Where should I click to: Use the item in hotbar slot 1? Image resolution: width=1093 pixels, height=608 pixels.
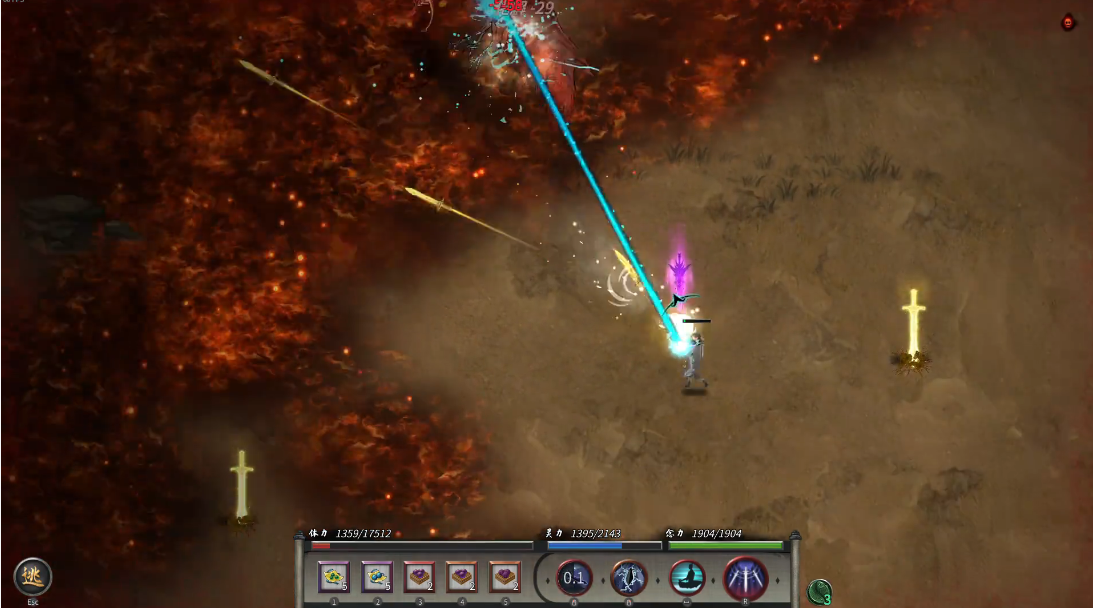[x=334, y=577]
